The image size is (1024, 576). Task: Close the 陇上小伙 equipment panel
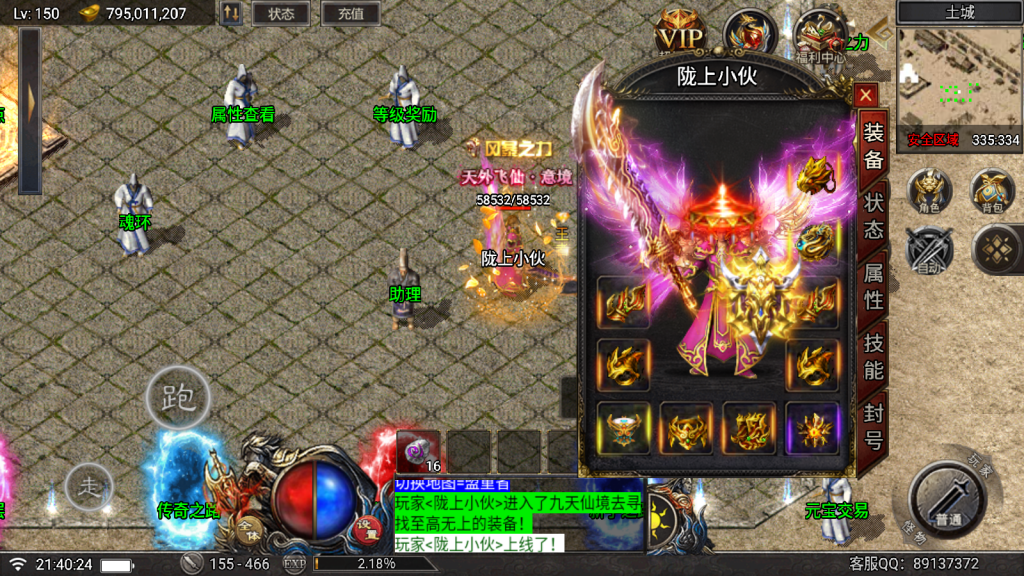[x=866, y=96]
